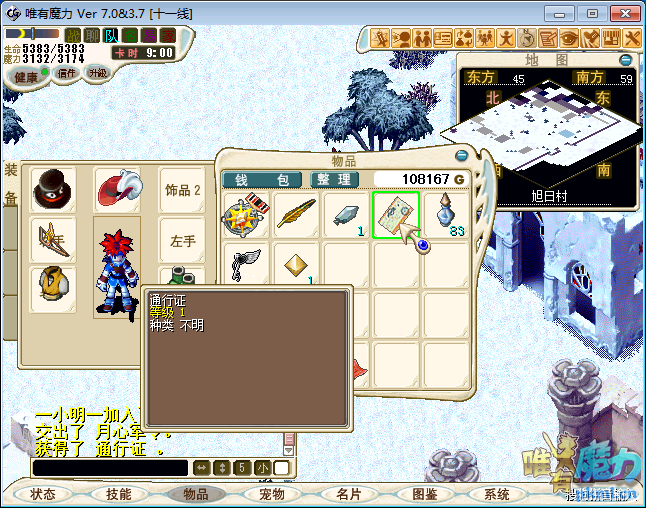This screenshot has width=646, height=508.
Task: Click the 整理 sort items button
Action: point(334,179)
